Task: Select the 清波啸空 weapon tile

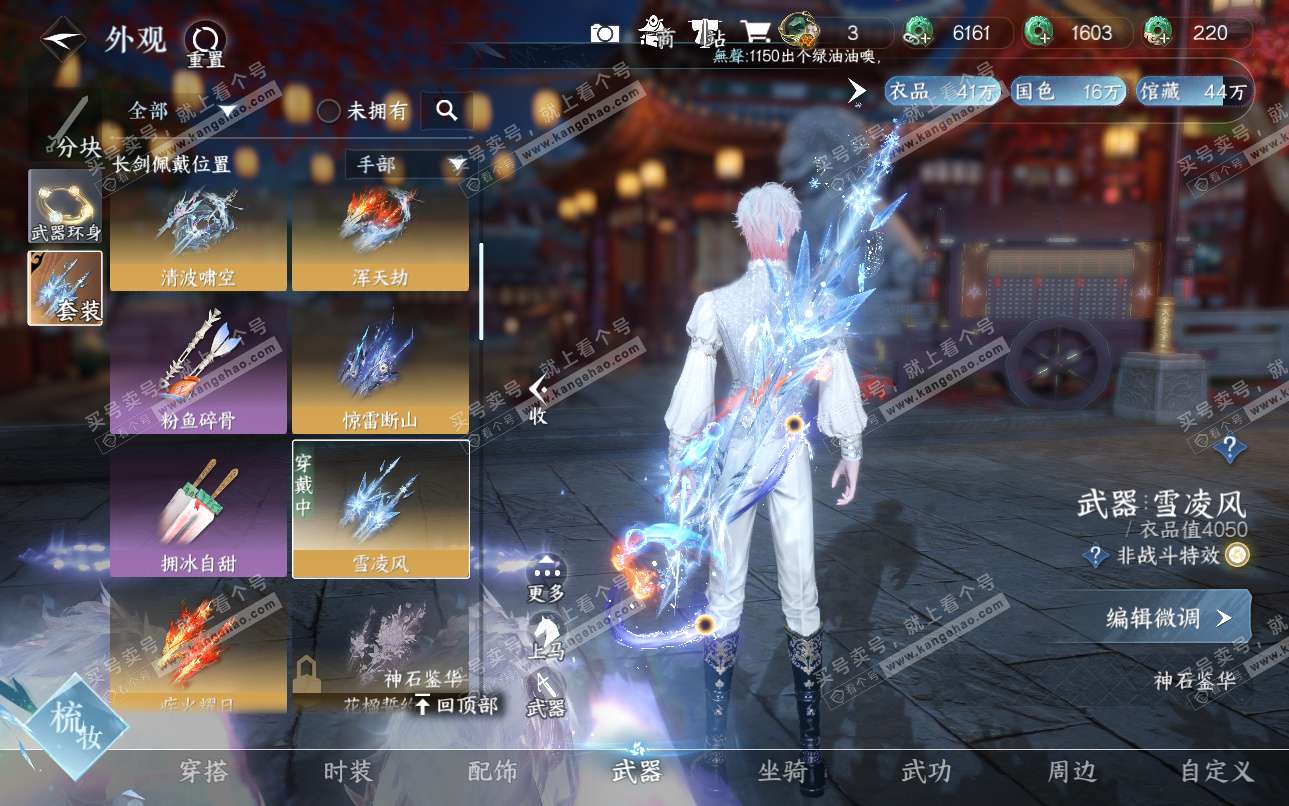Action: (x=198, y=238)
